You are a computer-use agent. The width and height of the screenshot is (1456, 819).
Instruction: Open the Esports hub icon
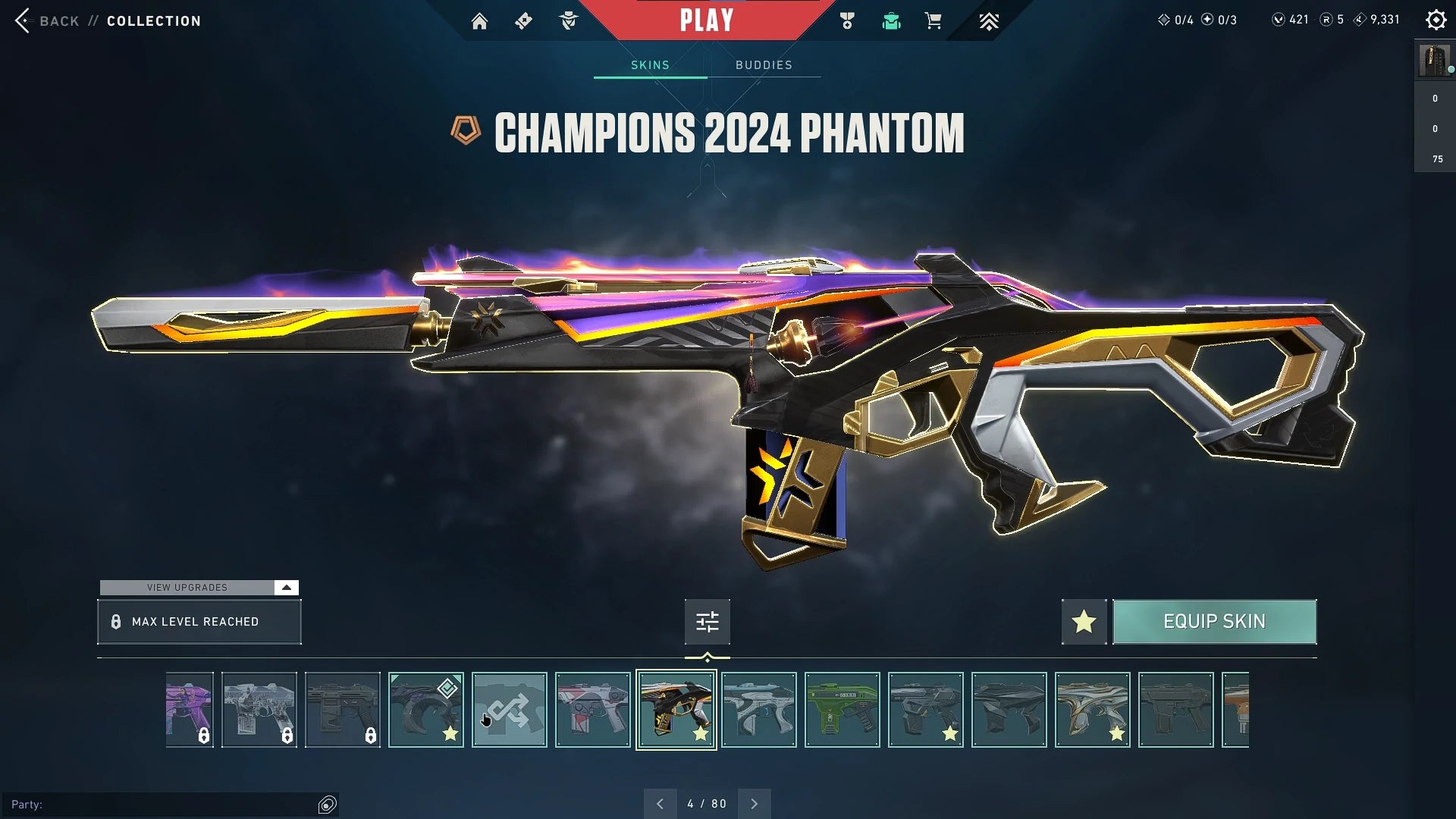pos(989,20)
